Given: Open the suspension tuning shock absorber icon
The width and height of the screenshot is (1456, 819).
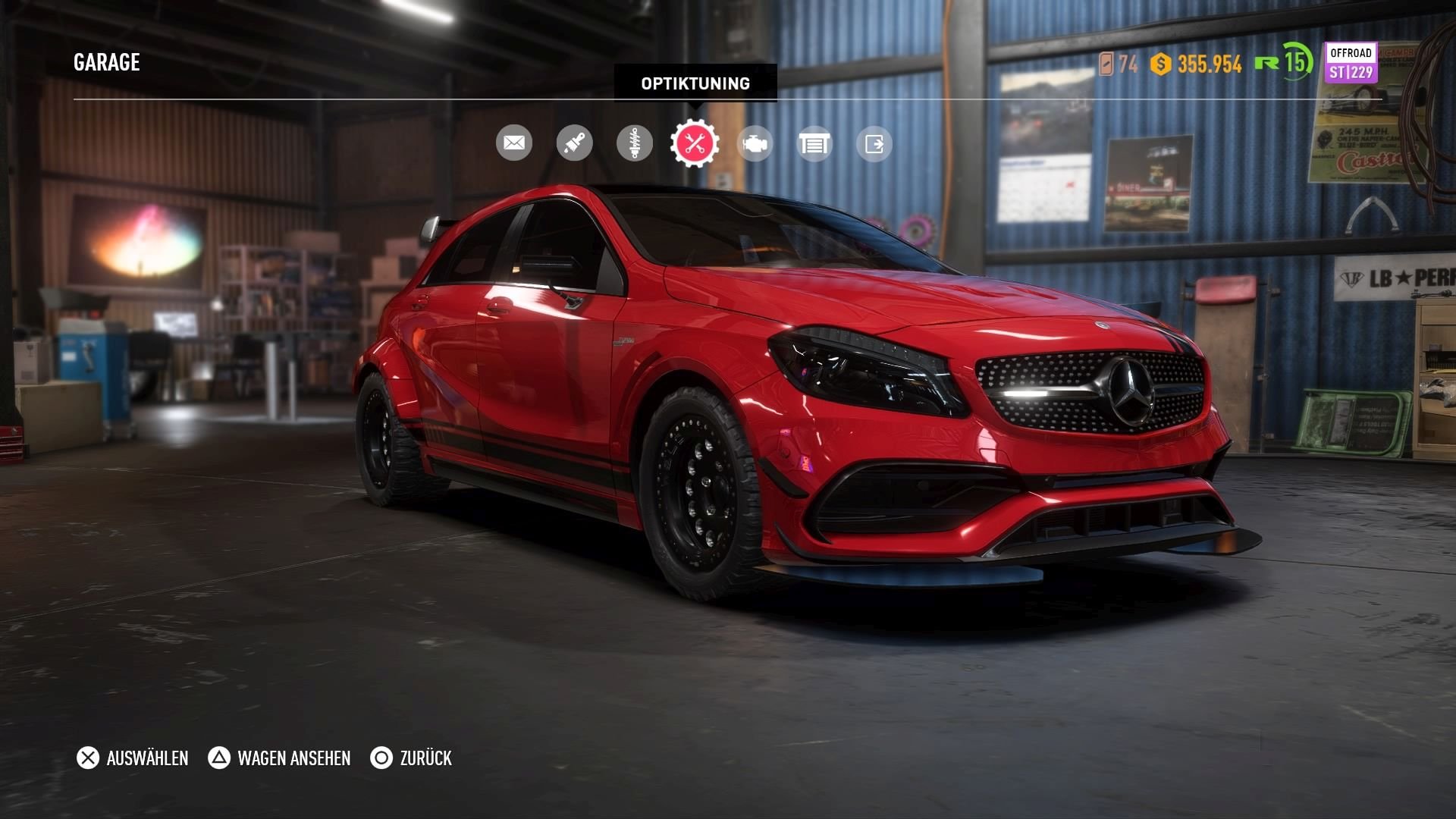Looking at the screenshot, I should tap(634, 143).
